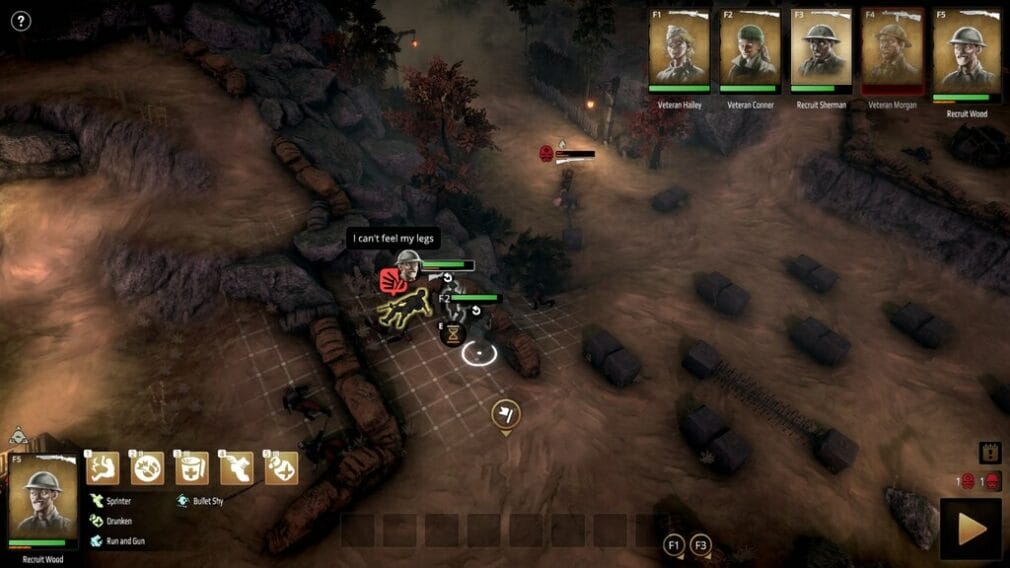Pick Veteran Morgan's portrait card
This screenshot has height=568, width=1010.
(x=892, y=50)
